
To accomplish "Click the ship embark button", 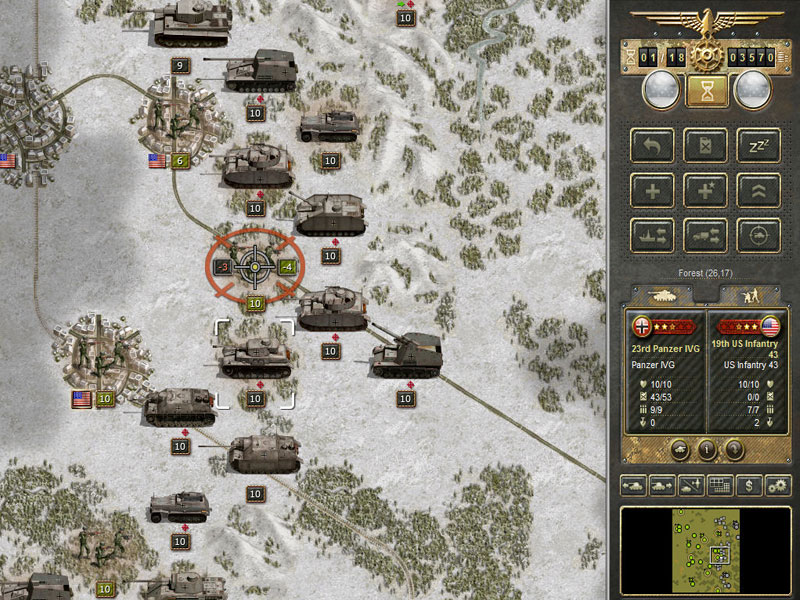I will (x=652, y=235).
